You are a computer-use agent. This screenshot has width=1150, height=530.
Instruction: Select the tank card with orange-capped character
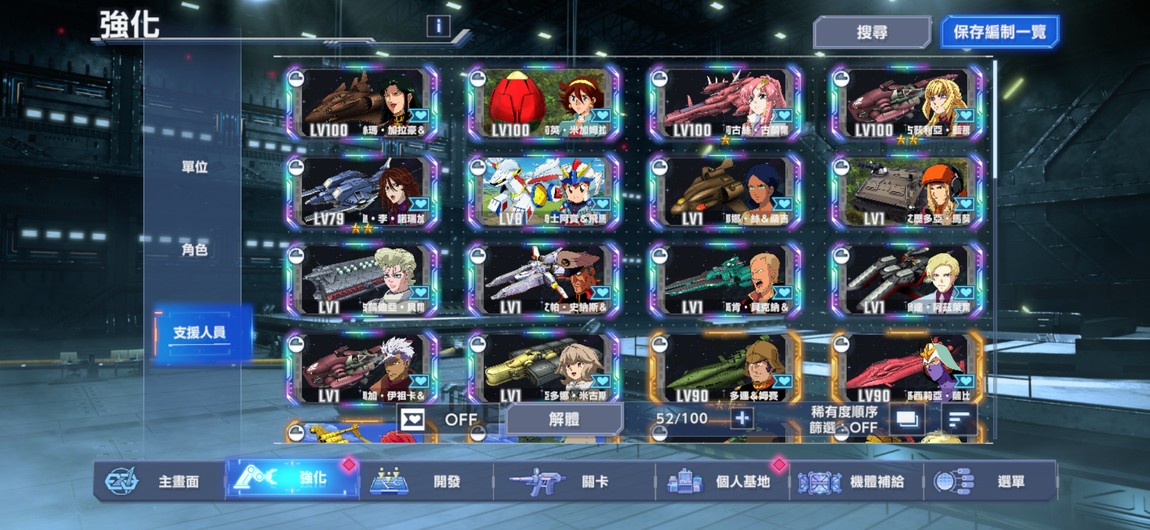click(907, 192)
